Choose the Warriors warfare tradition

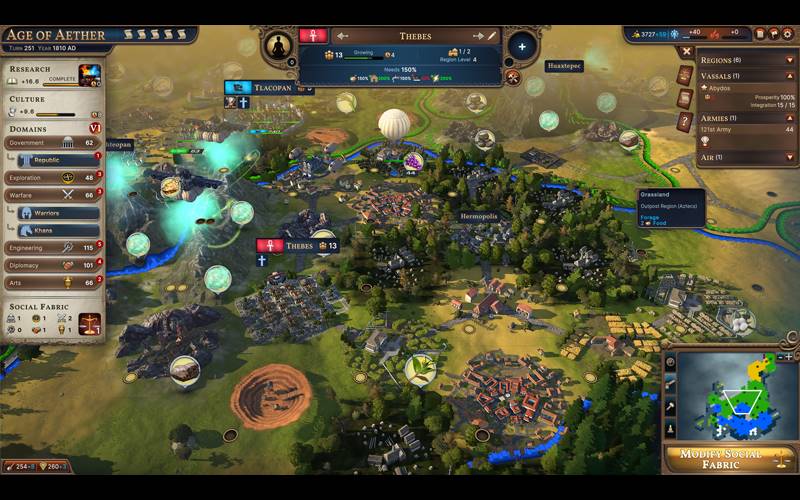tap(60, 213)
